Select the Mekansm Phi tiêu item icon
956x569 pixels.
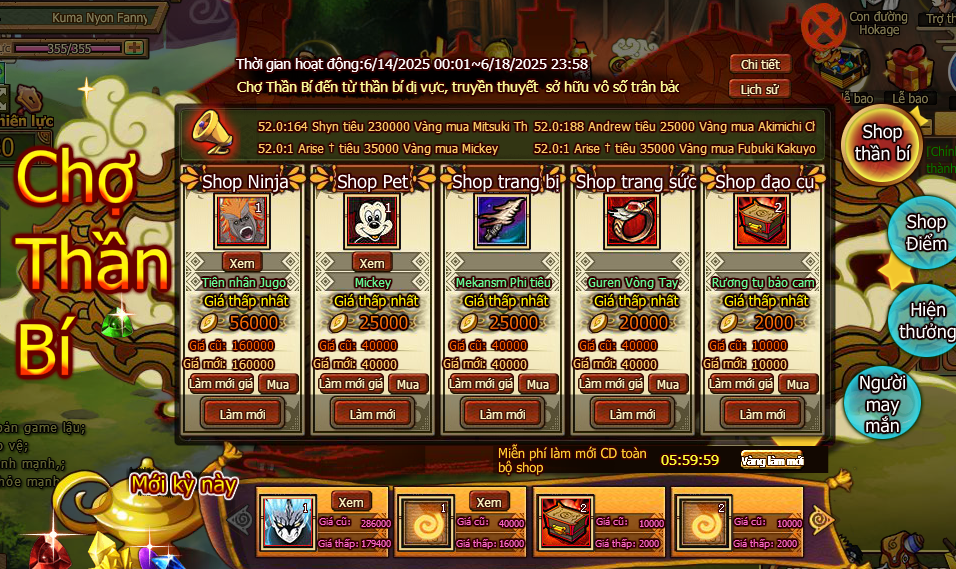(x=502, y=221)
